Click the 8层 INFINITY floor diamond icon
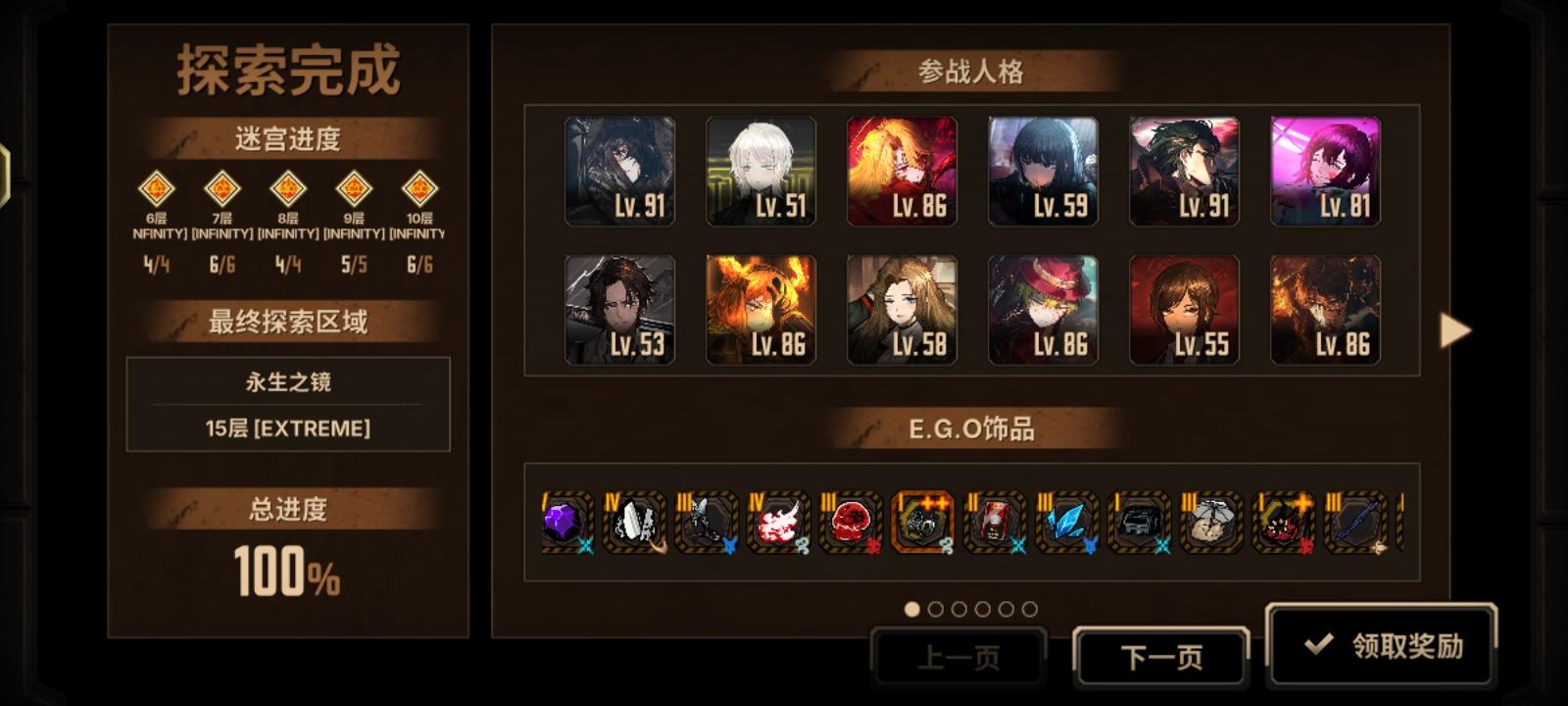The width and height of the screenshot is (1568, 706). click(x=285, y=187)
